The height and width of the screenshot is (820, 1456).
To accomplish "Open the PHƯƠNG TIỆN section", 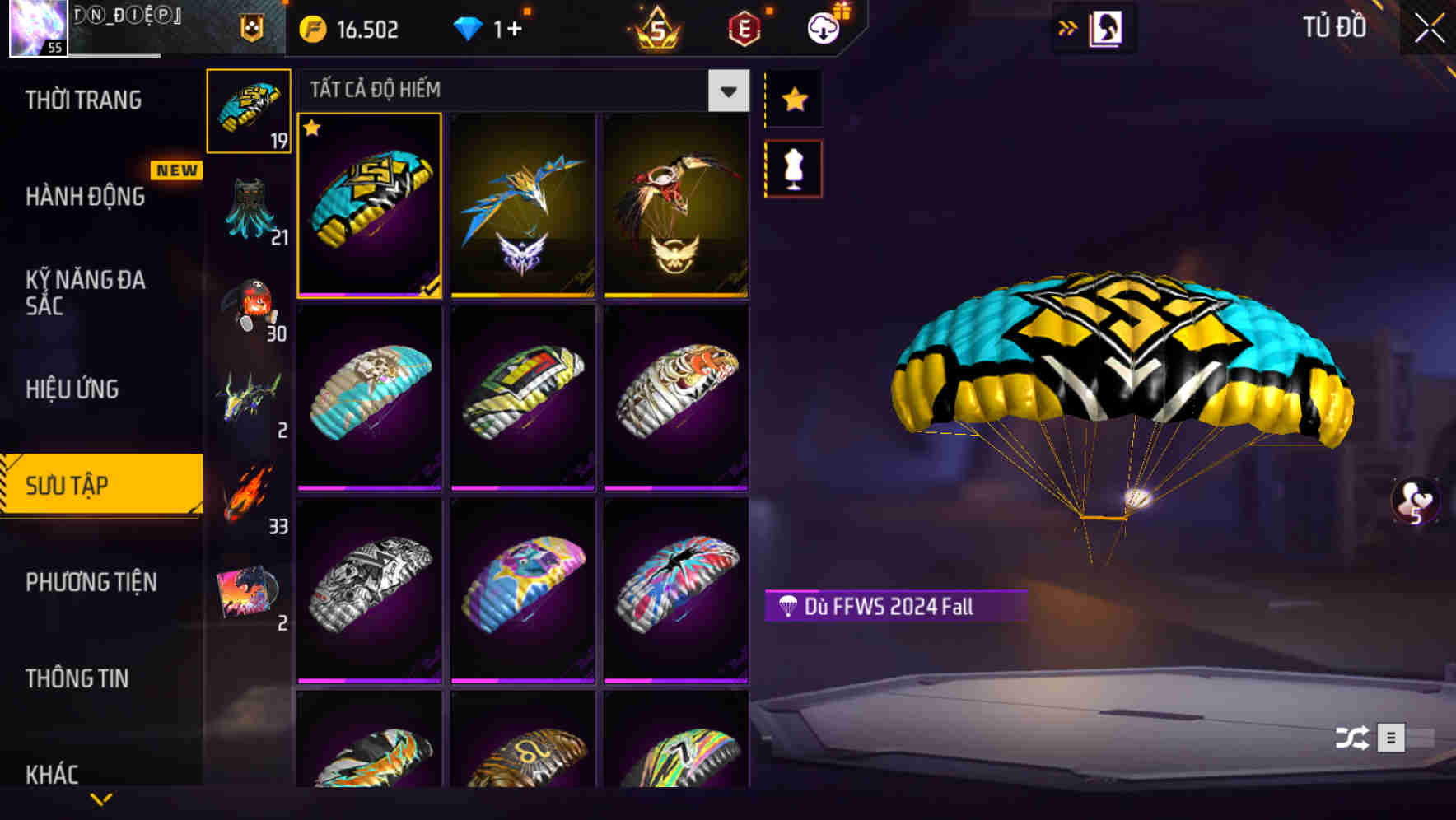I will point(91,581).
